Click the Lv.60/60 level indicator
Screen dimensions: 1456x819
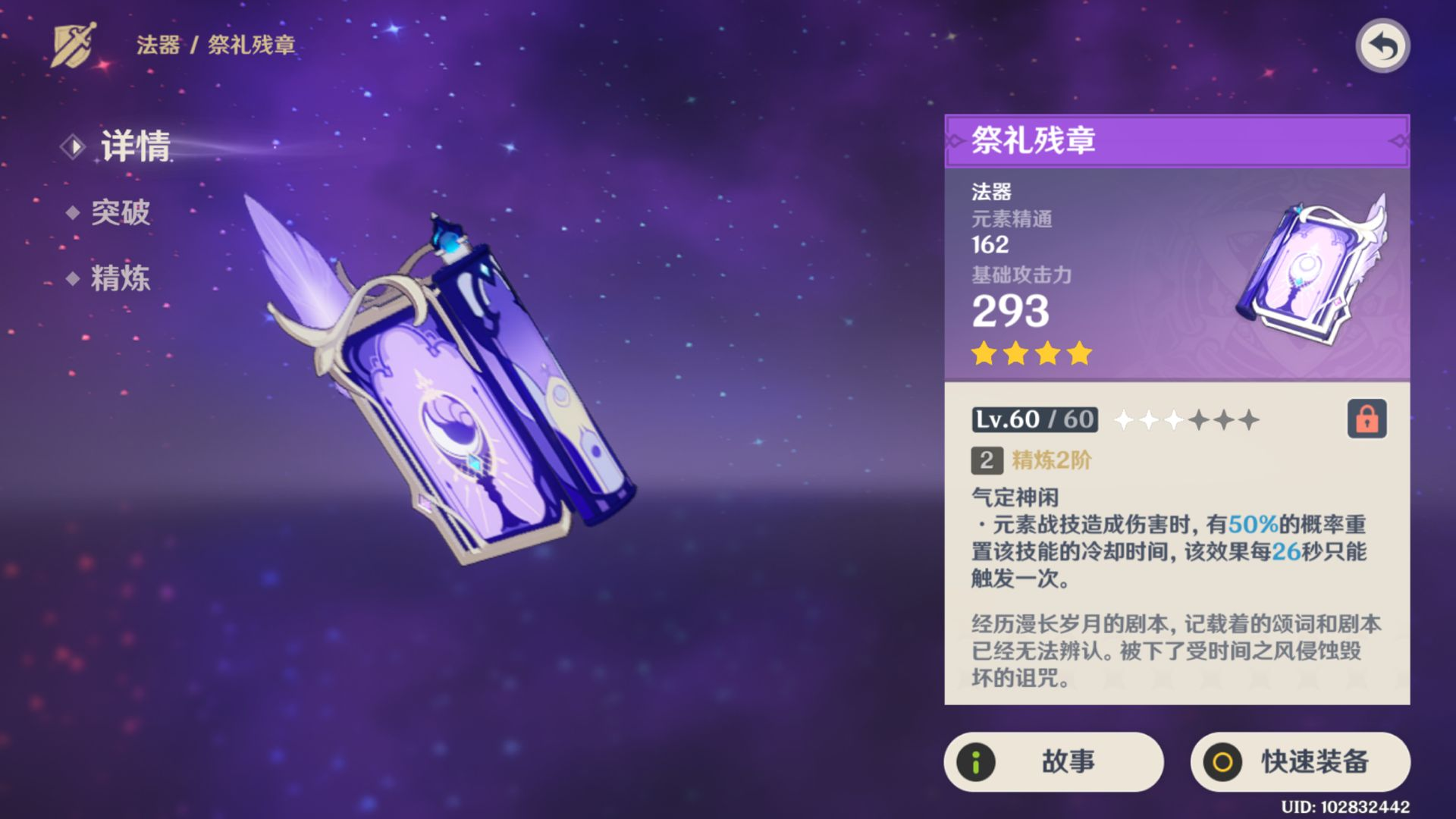pos(1036,419)
